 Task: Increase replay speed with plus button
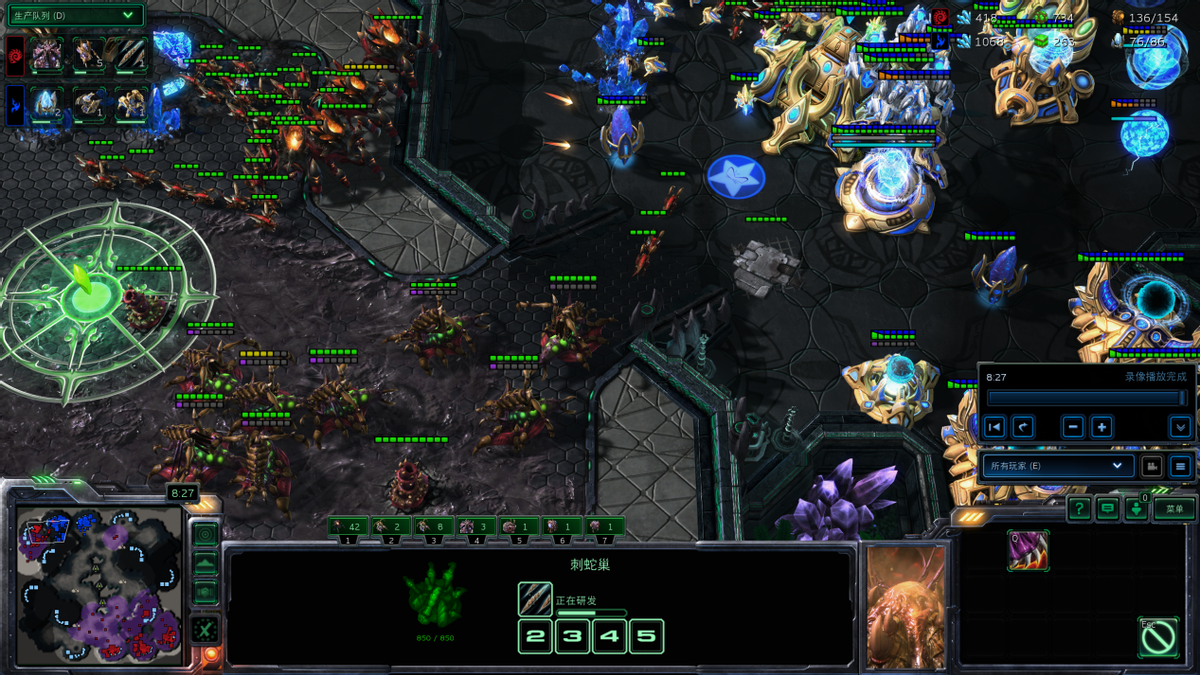pyautogui.click(x=1101, y=427)
